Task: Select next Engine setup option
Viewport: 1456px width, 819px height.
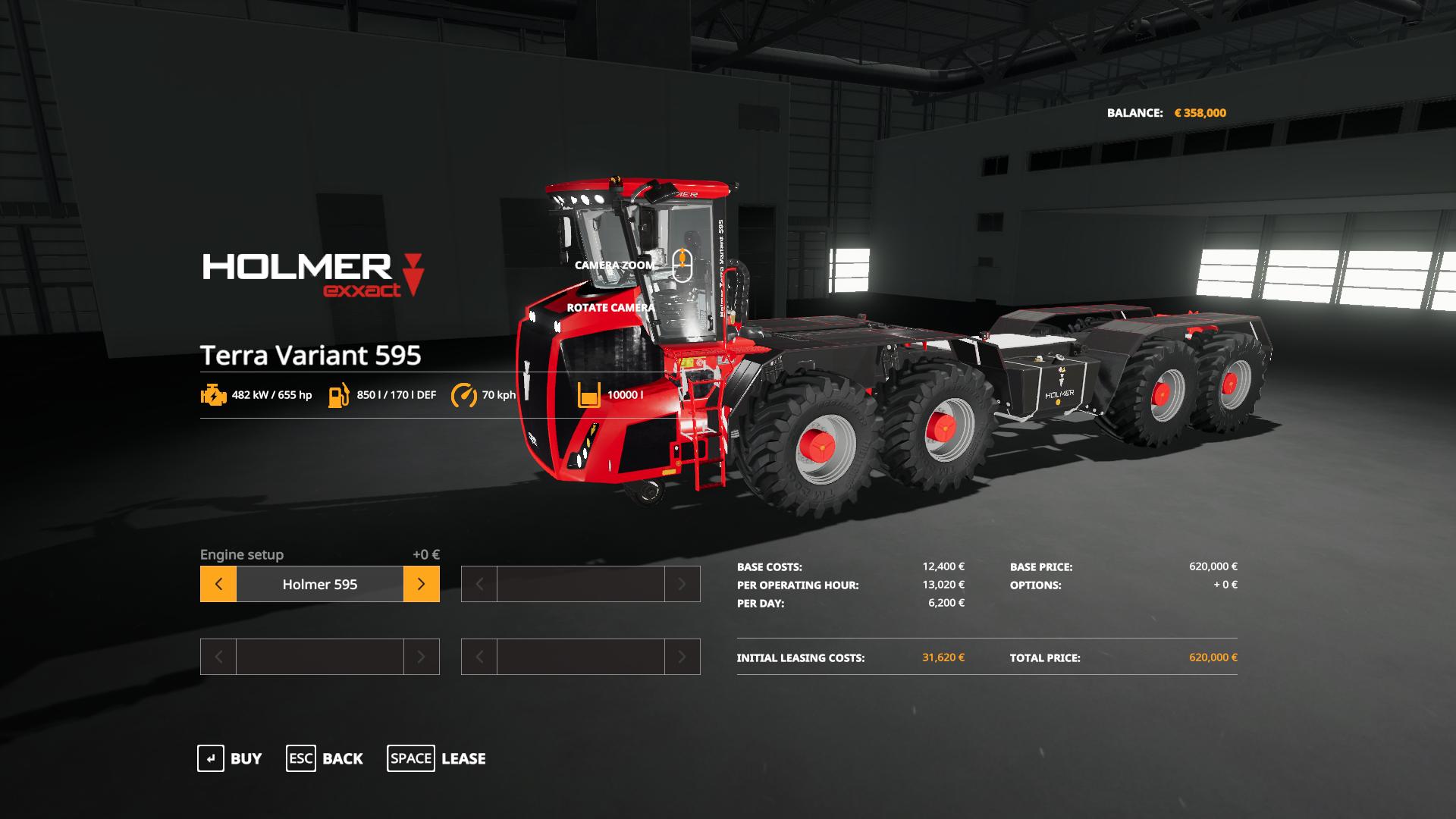Action: click(421, 584)
